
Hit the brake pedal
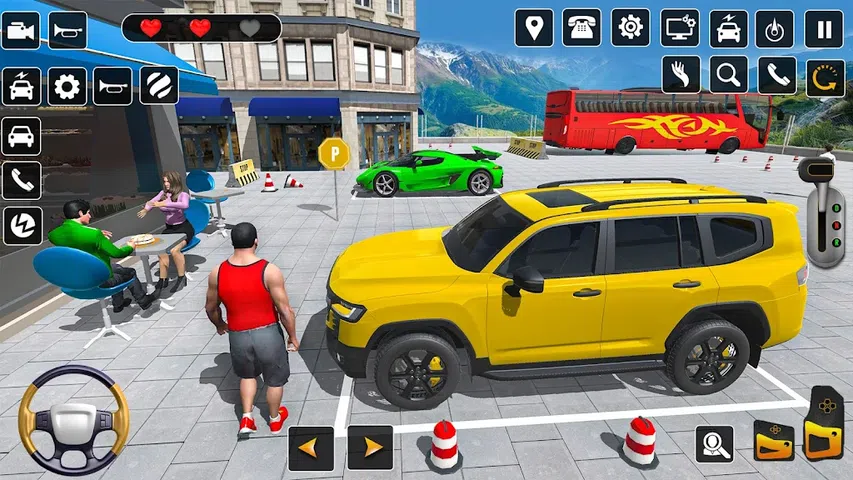pyautogui.click(x=773, y=441)
